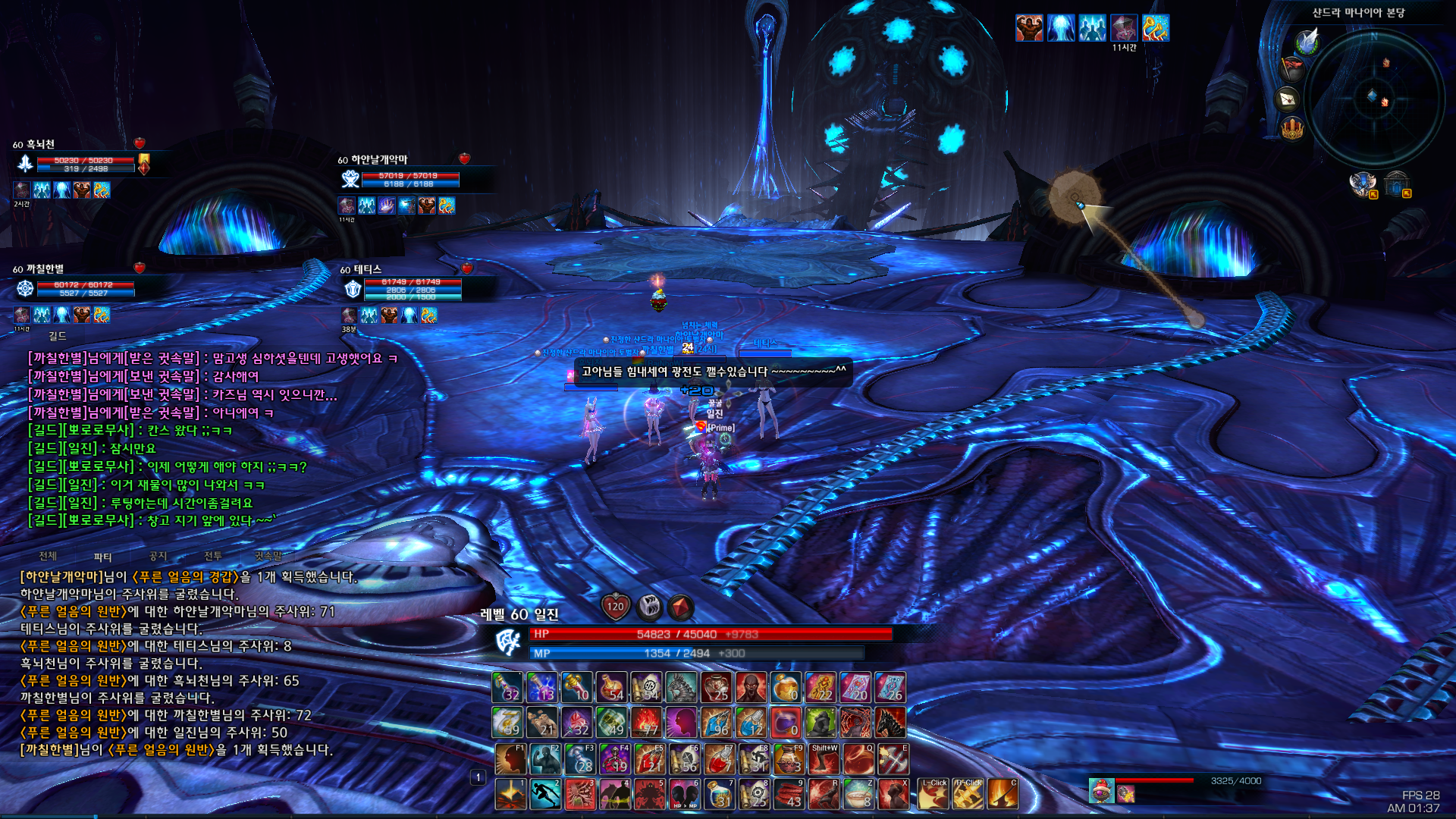Open the blue temple building icon
This screenshot has width=1456, height=819.
(1396, 184)
